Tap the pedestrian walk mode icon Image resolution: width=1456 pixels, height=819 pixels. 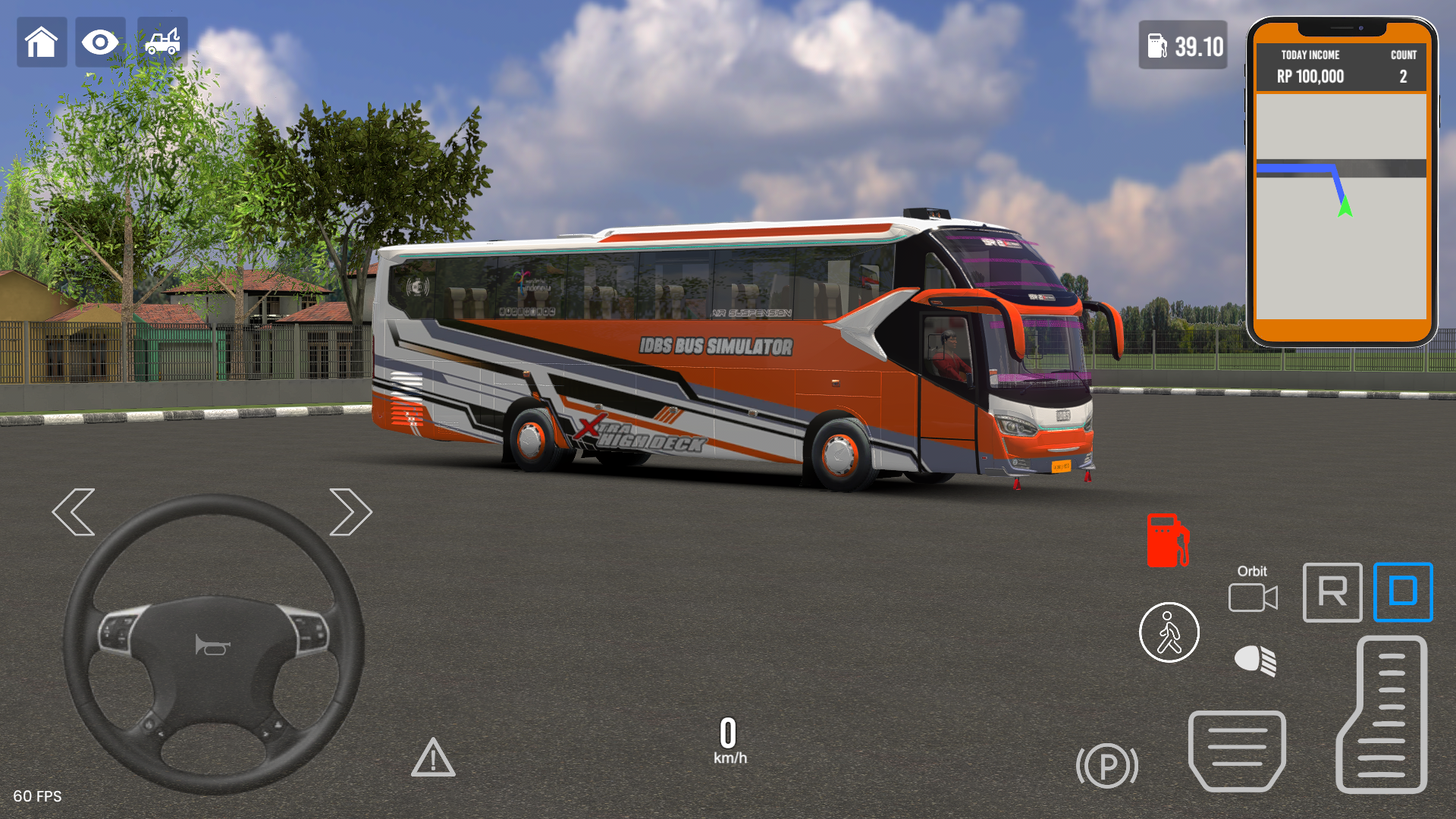pos(1169,632)
